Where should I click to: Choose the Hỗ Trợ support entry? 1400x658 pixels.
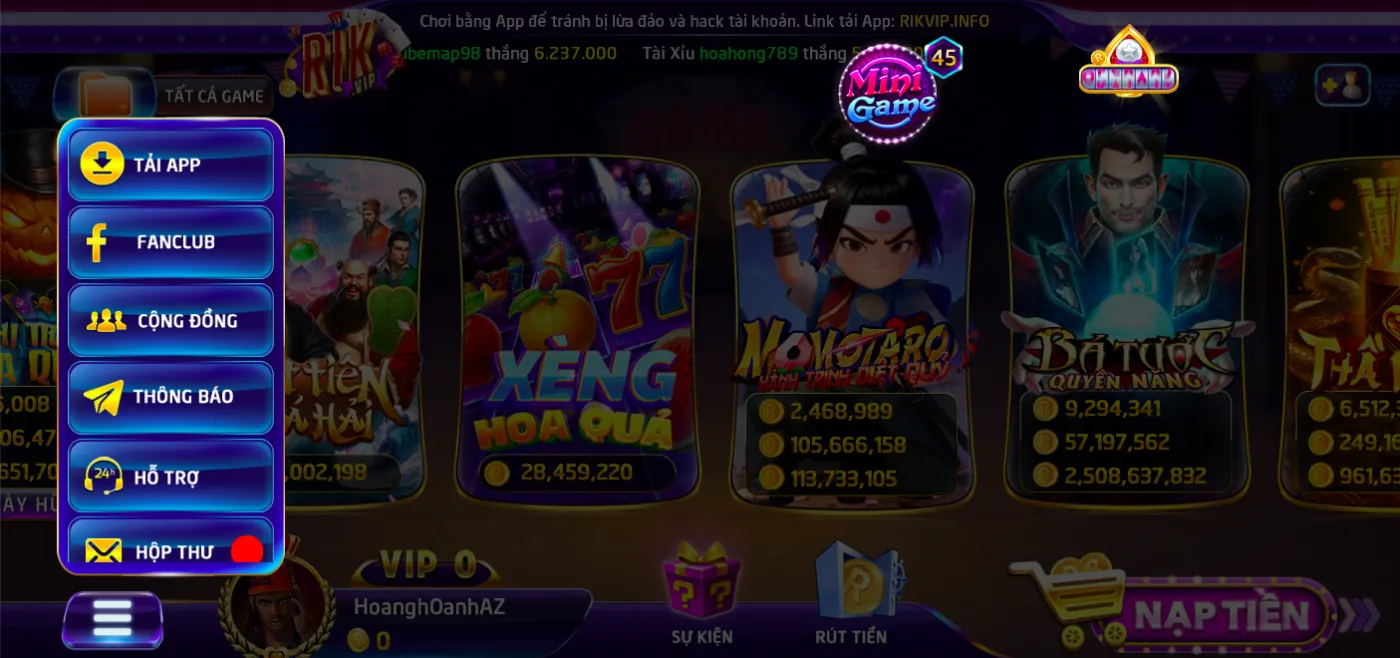point(170,476)
